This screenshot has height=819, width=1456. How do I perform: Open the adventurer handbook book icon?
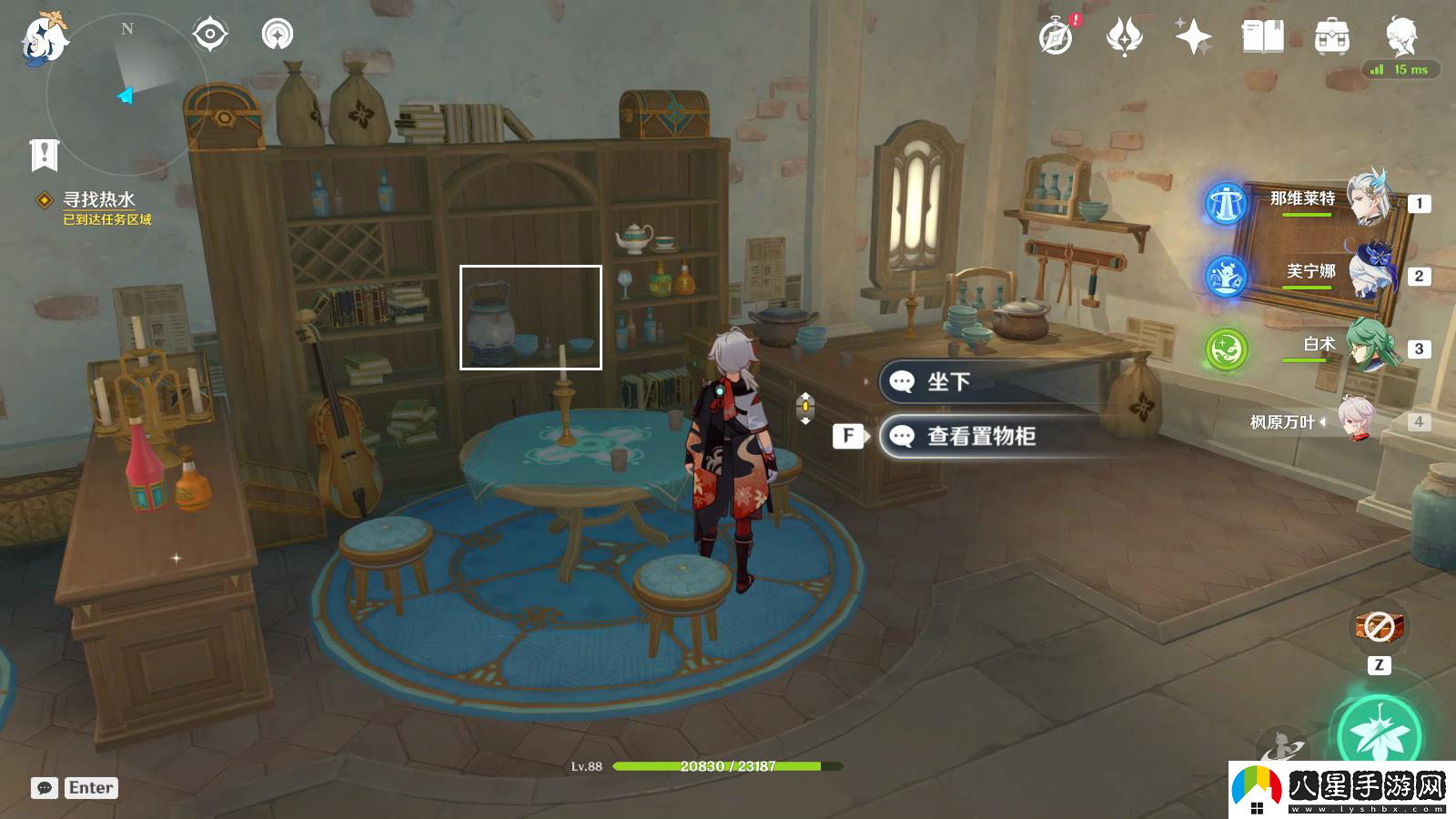[1262, 37]
